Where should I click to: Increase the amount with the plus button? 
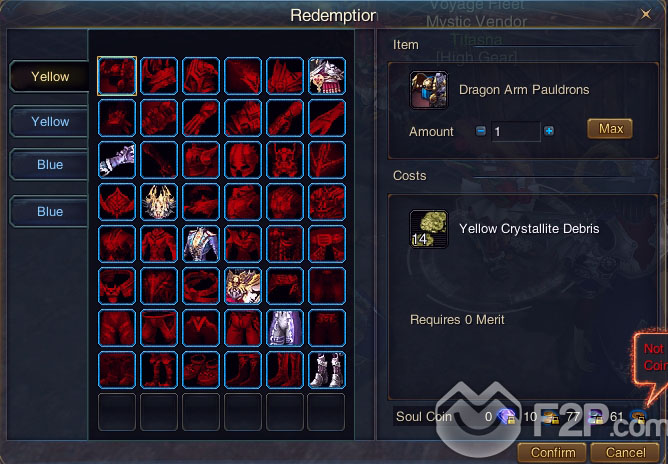[549, 131]
